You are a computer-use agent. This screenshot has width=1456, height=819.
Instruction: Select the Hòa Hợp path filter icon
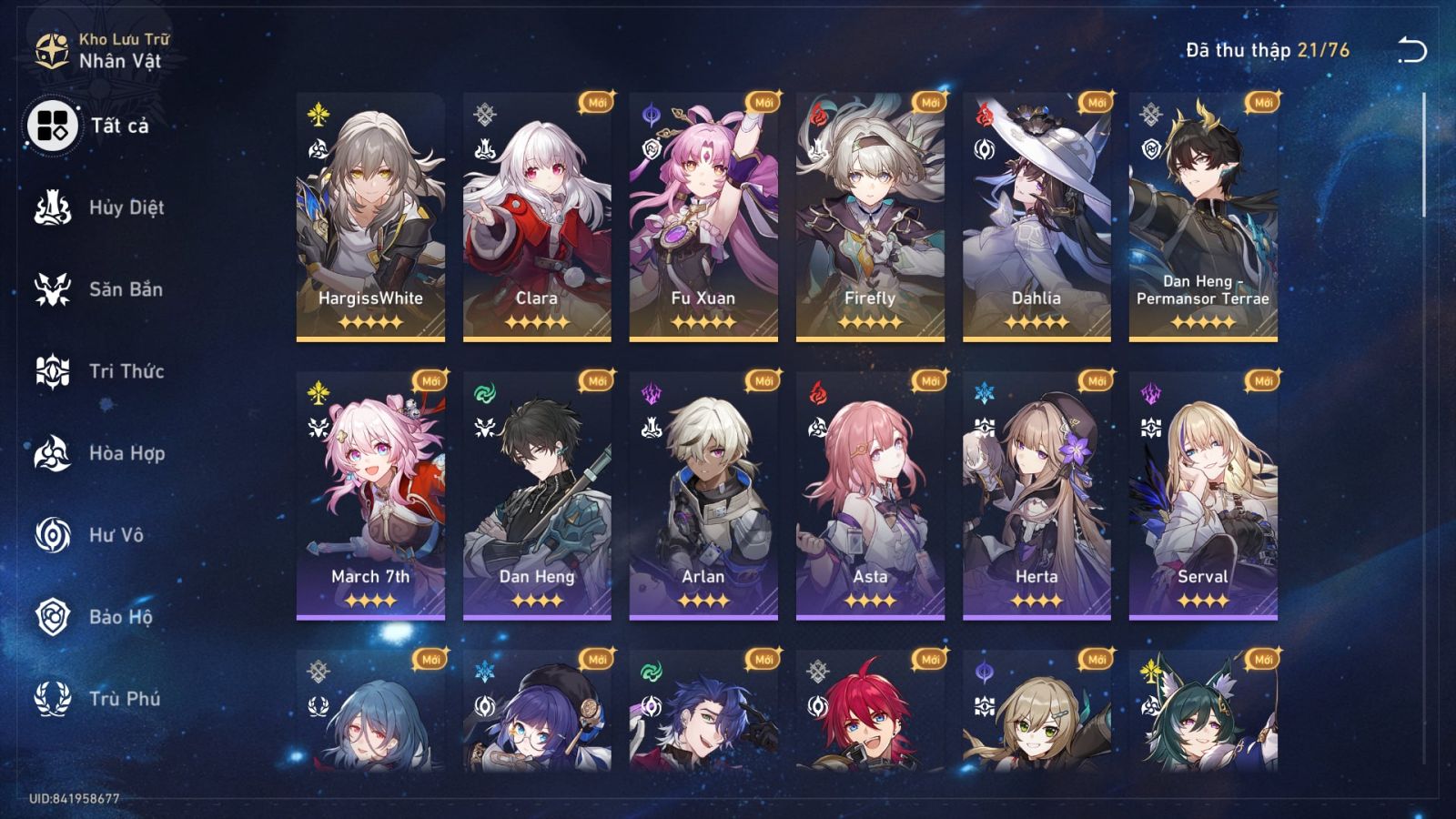coord(52,453)
